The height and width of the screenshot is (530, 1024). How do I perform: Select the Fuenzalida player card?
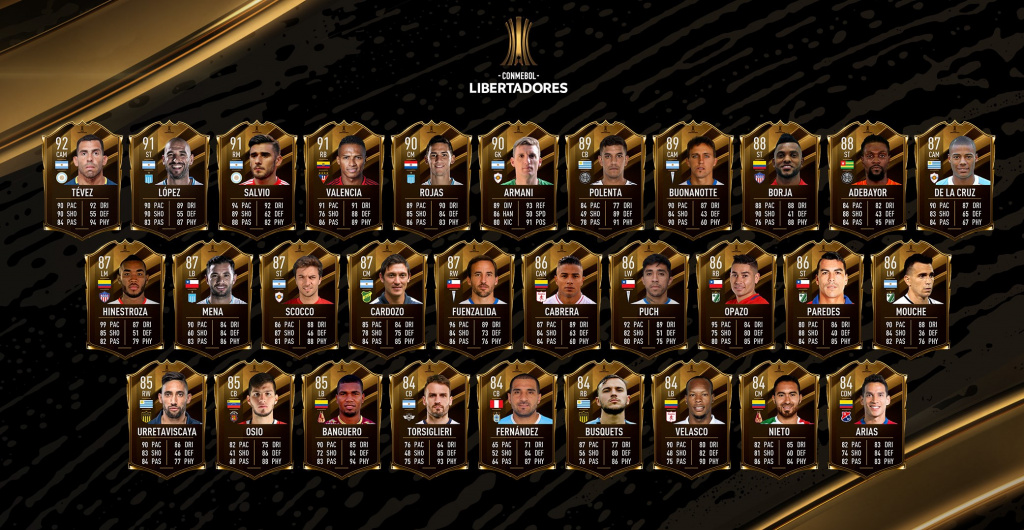[x=475, y=298]
